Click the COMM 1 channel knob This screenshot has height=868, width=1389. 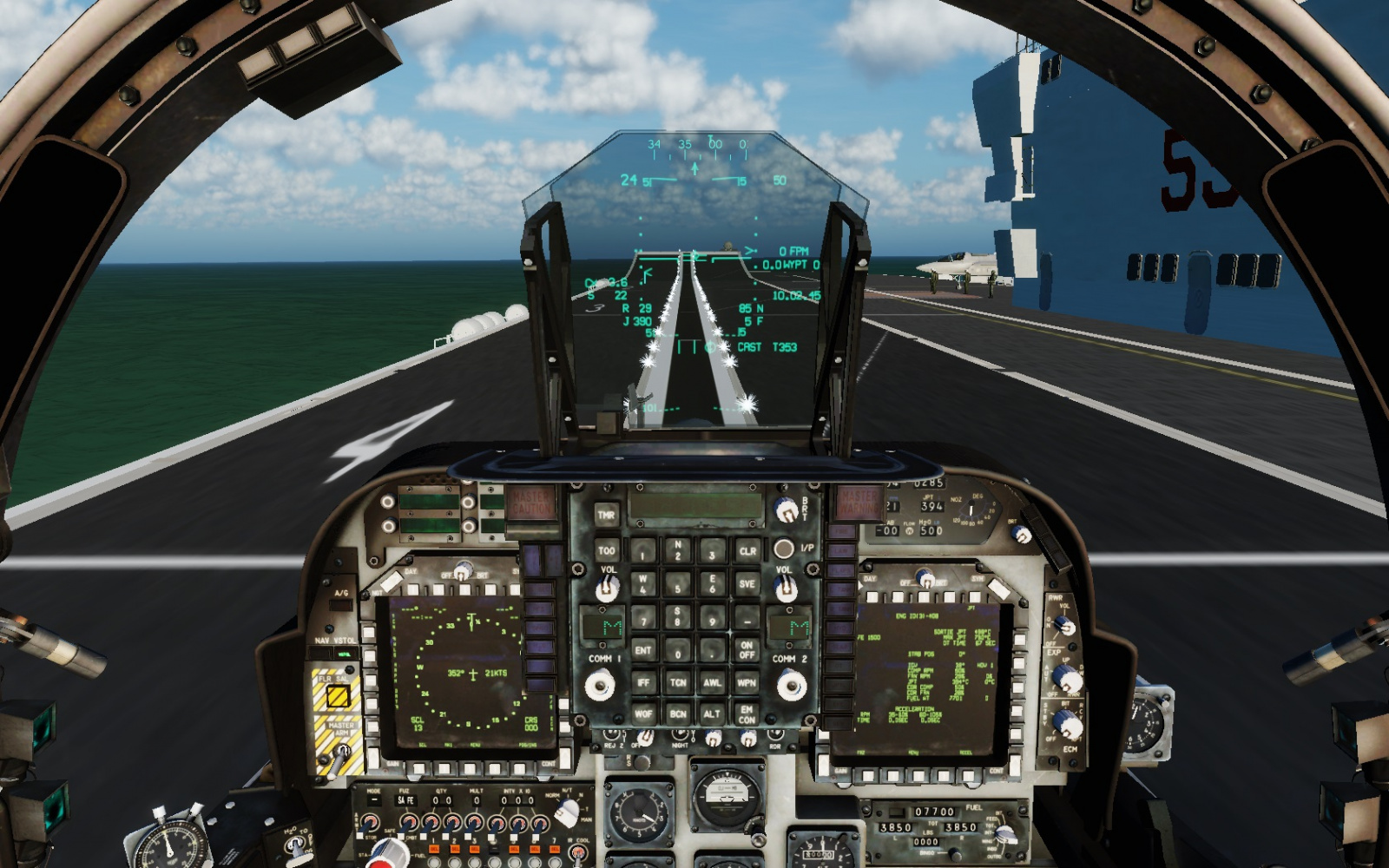point(599,687)
